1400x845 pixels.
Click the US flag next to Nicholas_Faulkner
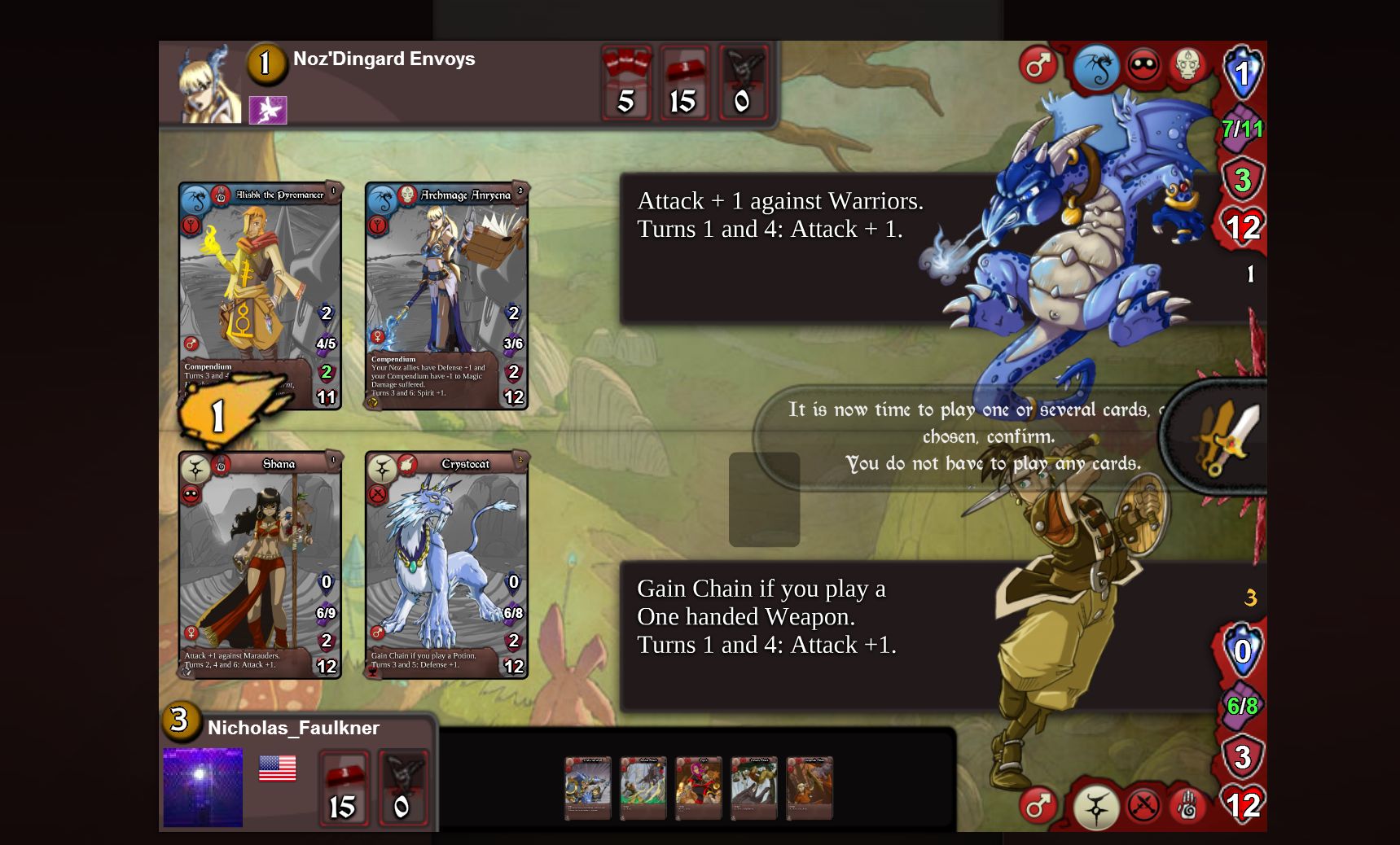[278, 768]
